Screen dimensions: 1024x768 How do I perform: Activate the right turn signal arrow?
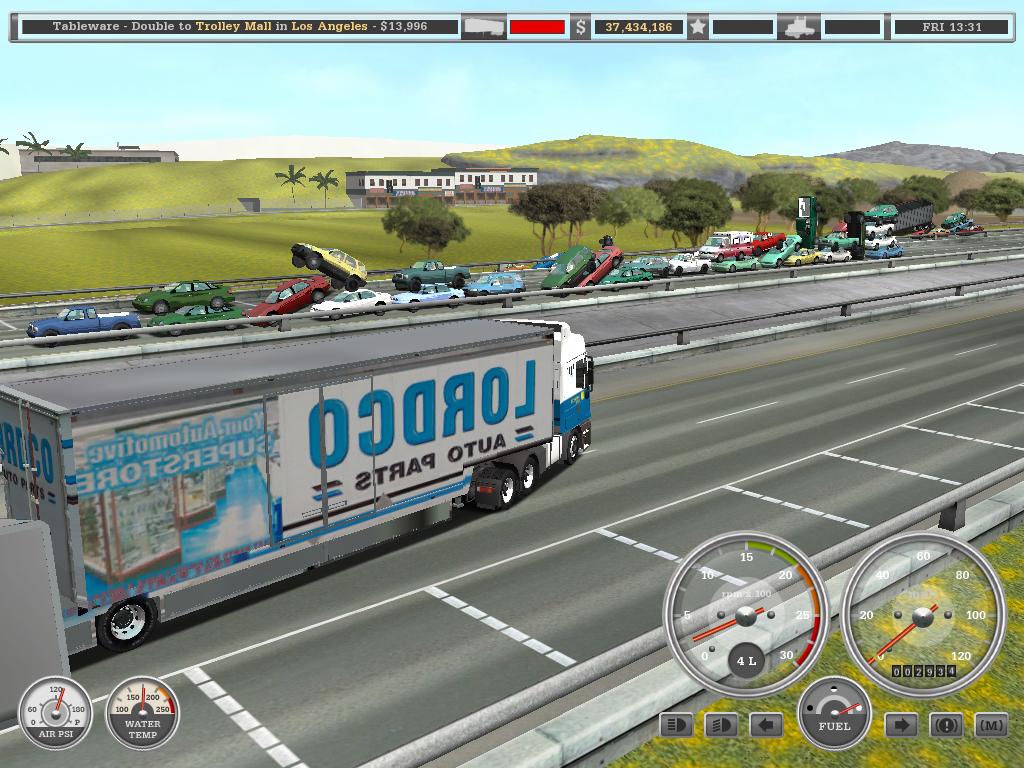click(x=901, y=725)
